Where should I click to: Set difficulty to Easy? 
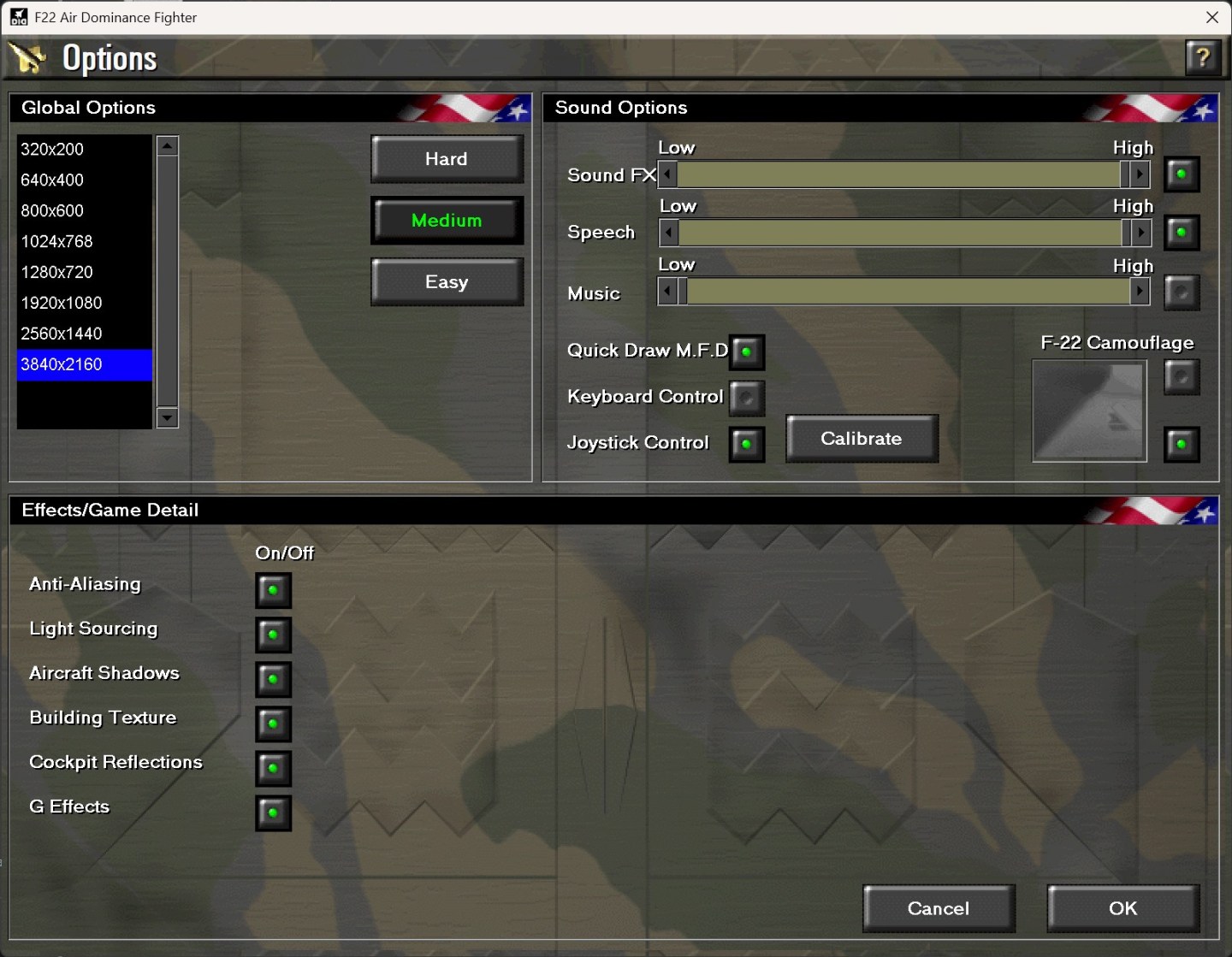click(447, 281)
